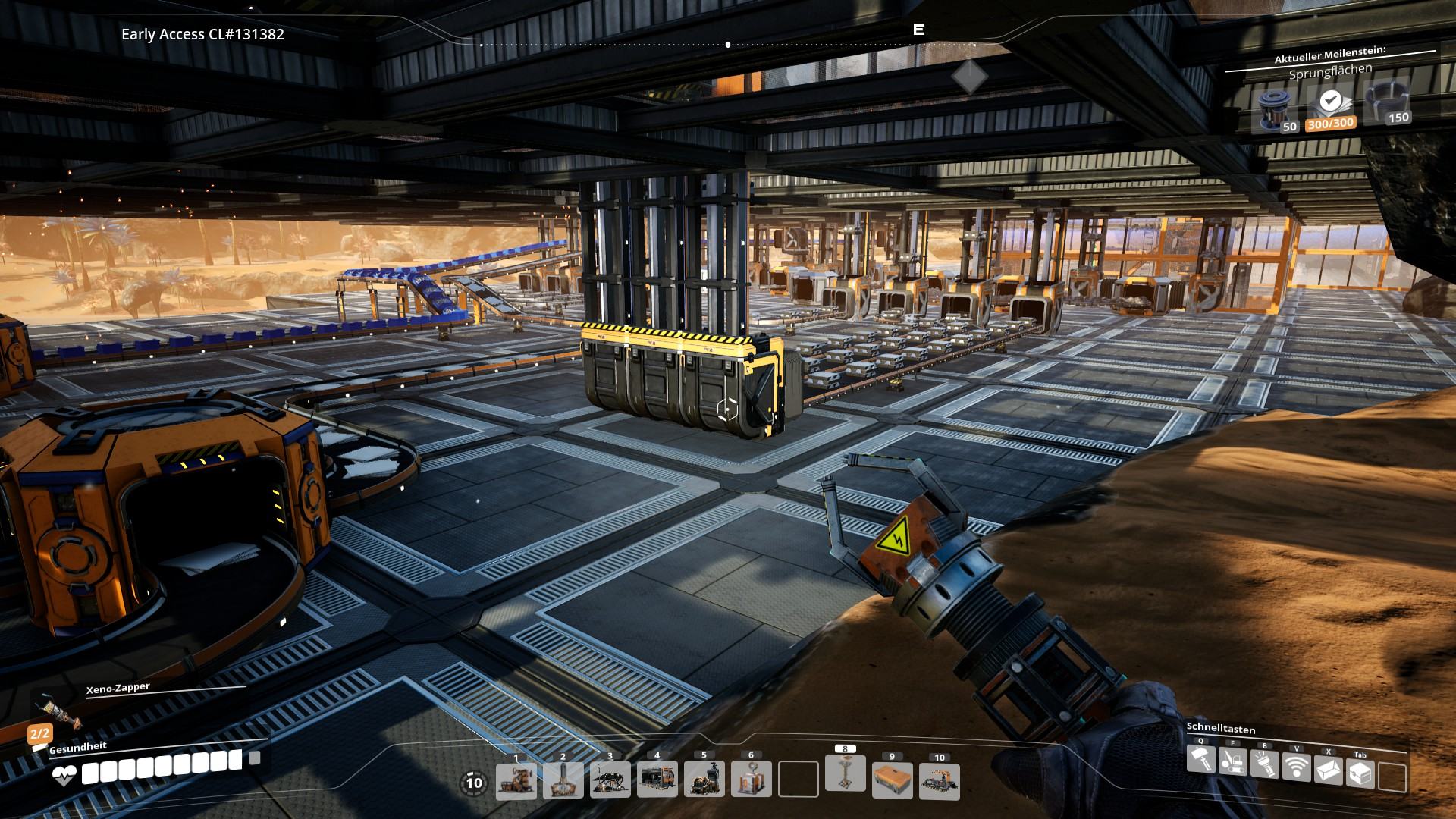
Task: Choose the orange storage container in slot 9
Action: [893, 780]
